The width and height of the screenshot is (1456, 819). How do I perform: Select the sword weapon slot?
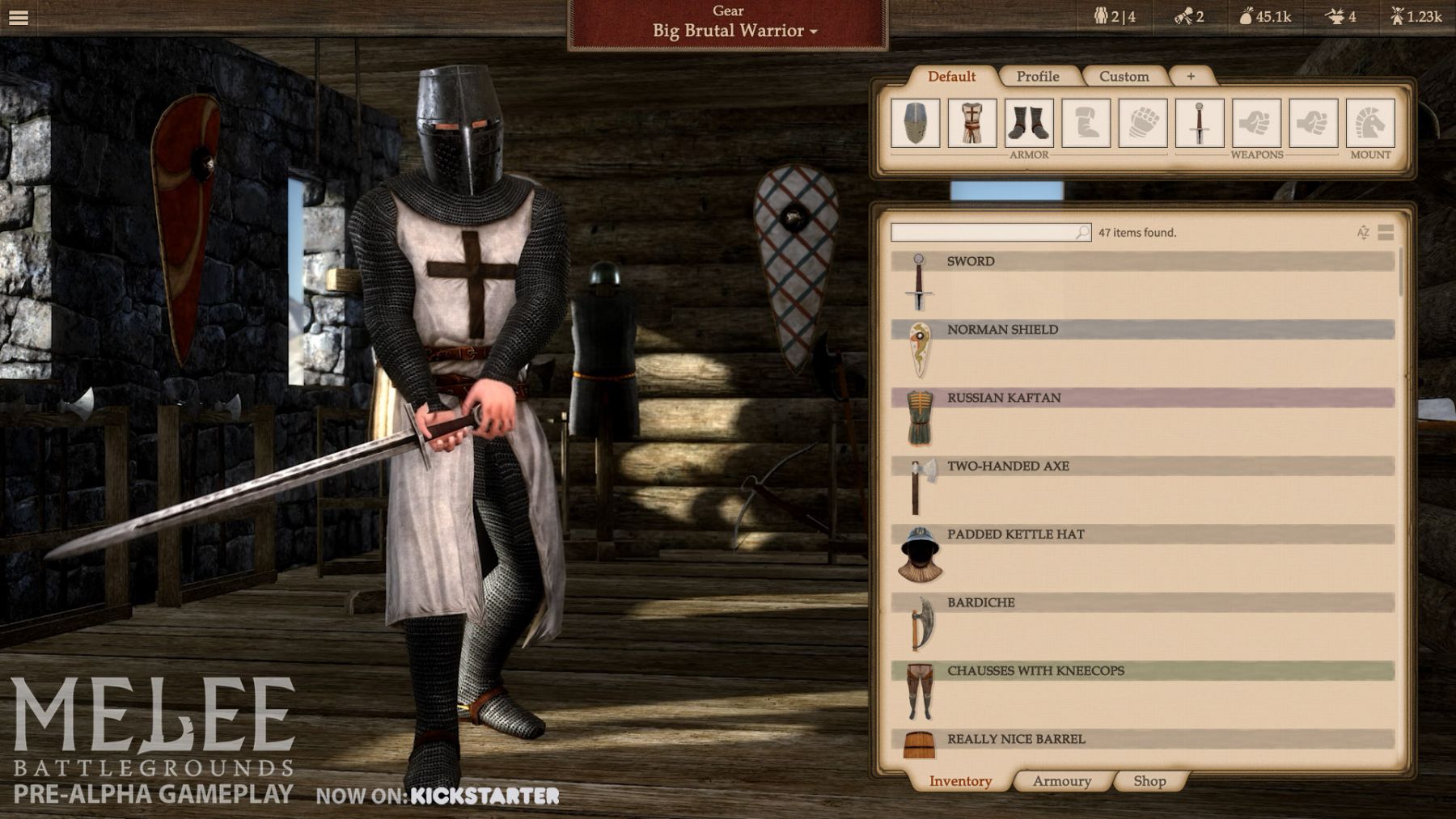click(x=1200, y=123)
